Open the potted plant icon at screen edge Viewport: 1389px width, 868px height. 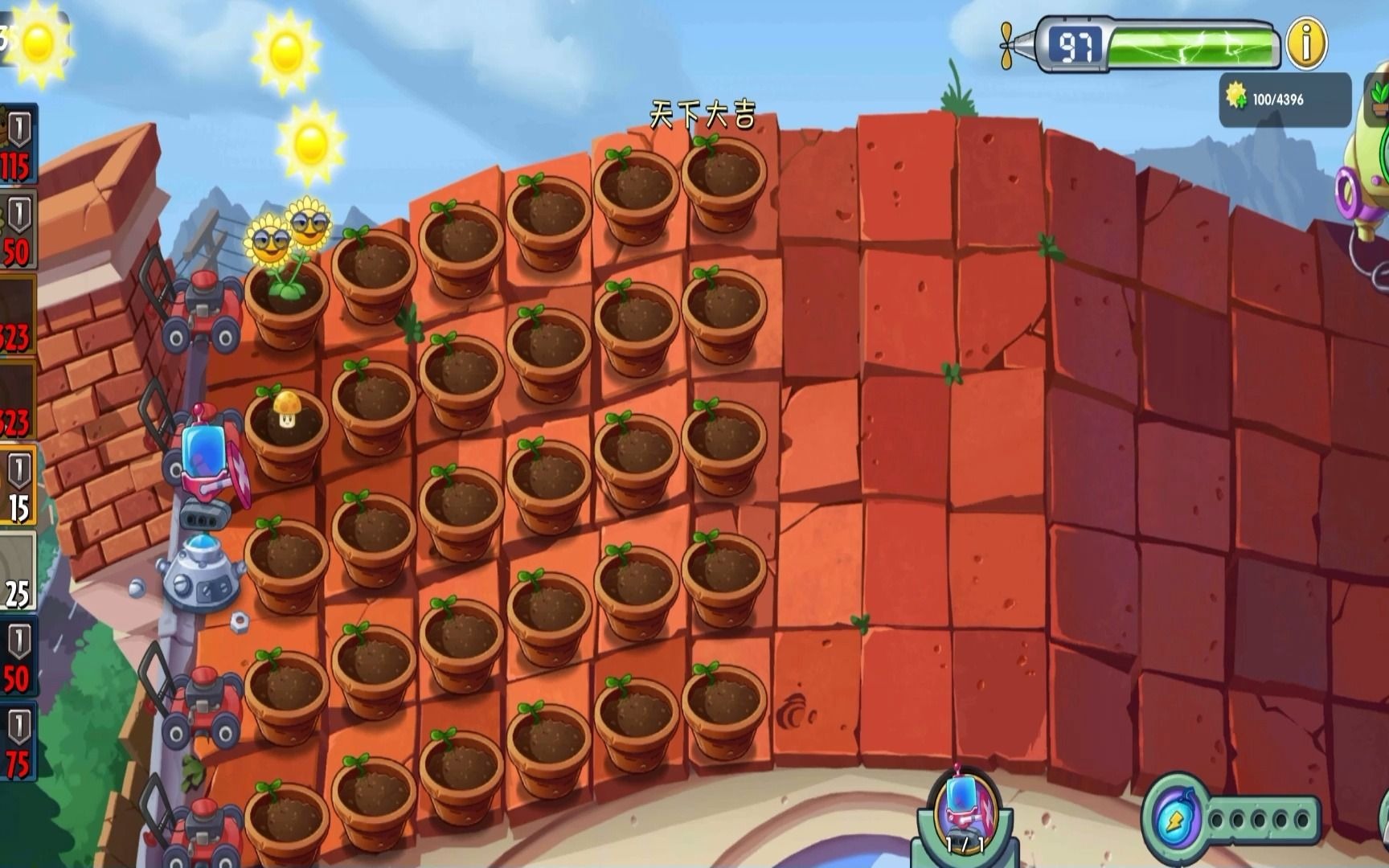(1379, 96)
